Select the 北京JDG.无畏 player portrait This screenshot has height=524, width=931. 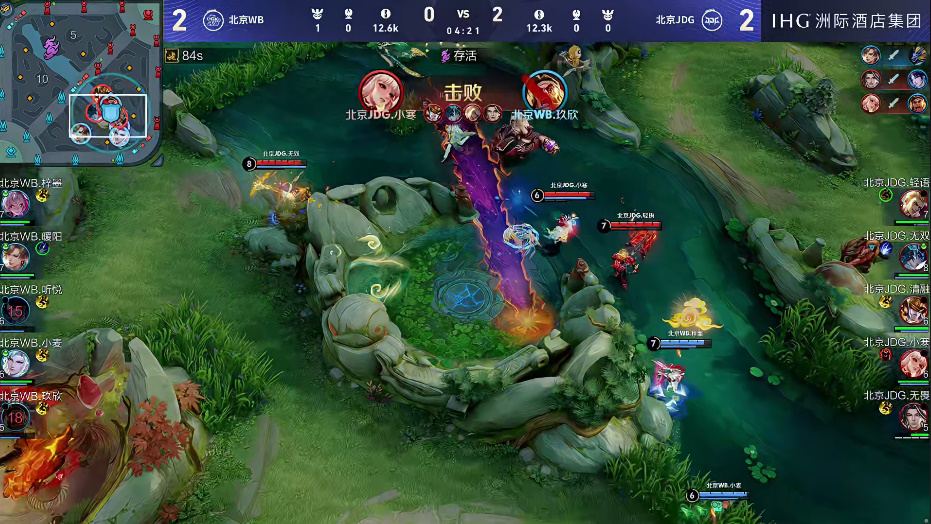pyautogui.click(x=913, y=417)
